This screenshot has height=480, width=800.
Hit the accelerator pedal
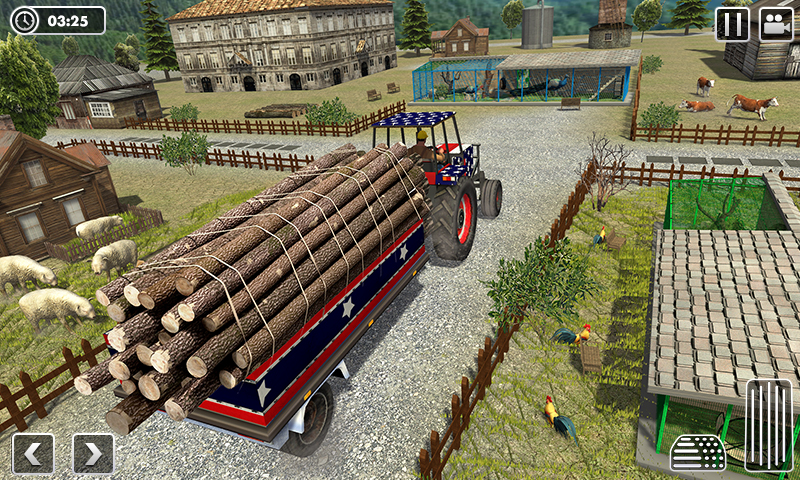point(768,425)
